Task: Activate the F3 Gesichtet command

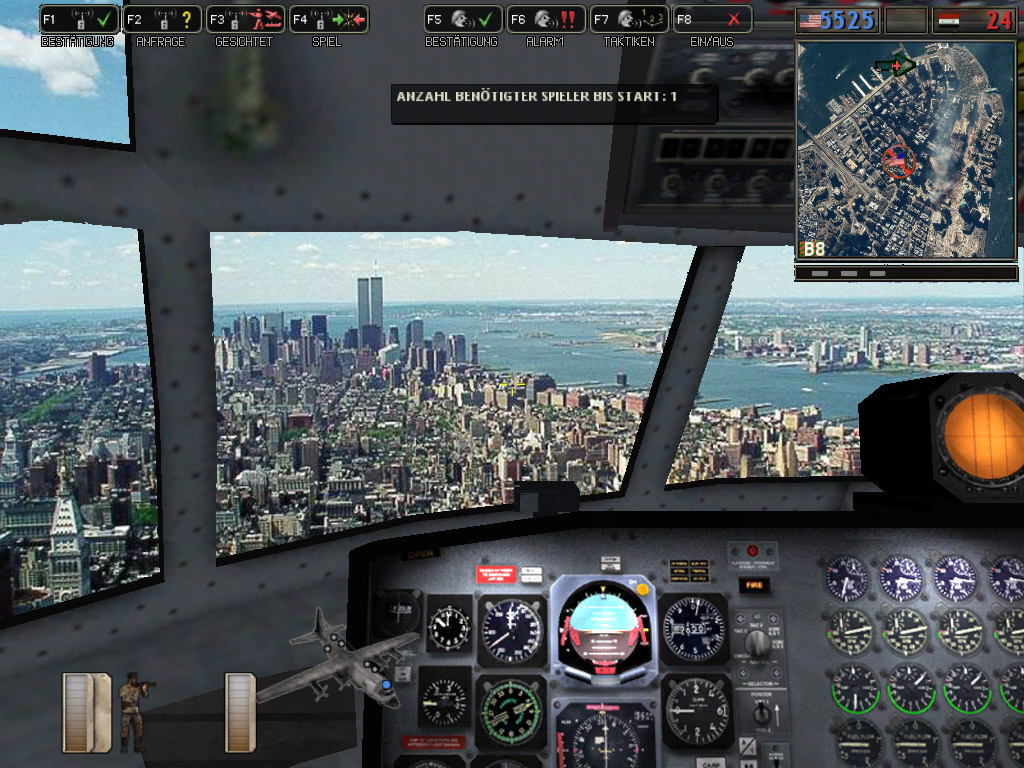Action: pyautogui.click(x=244, y=19)
